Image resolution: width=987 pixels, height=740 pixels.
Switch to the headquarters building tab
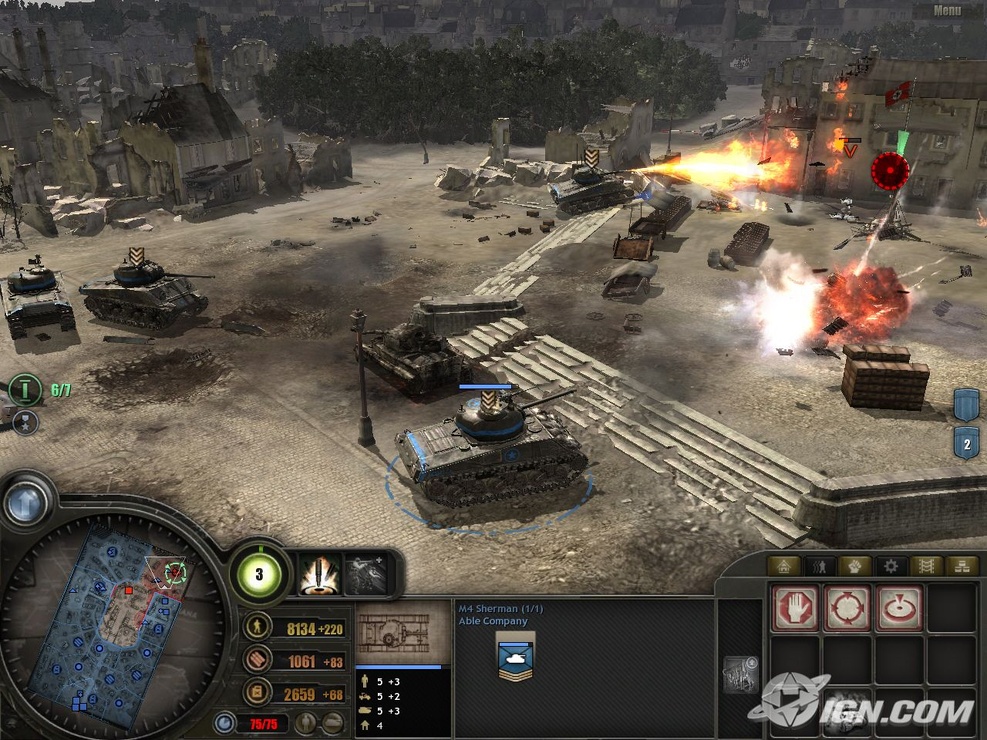click(x=785, y=567)
